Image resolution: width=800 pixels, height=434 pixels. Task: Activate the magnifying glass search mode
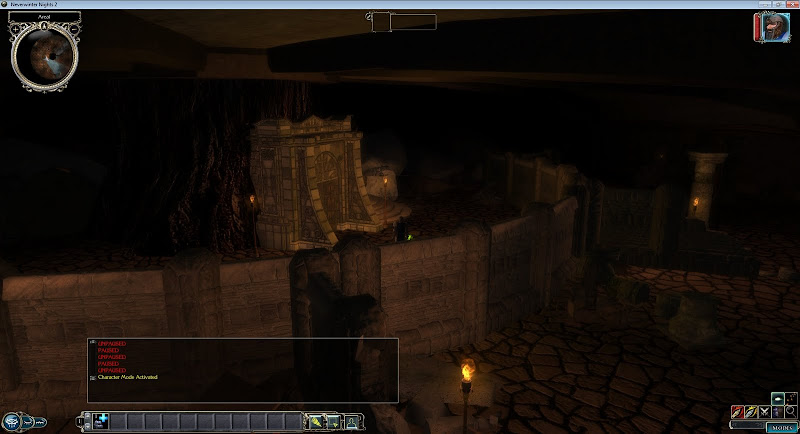click(791, 411)
